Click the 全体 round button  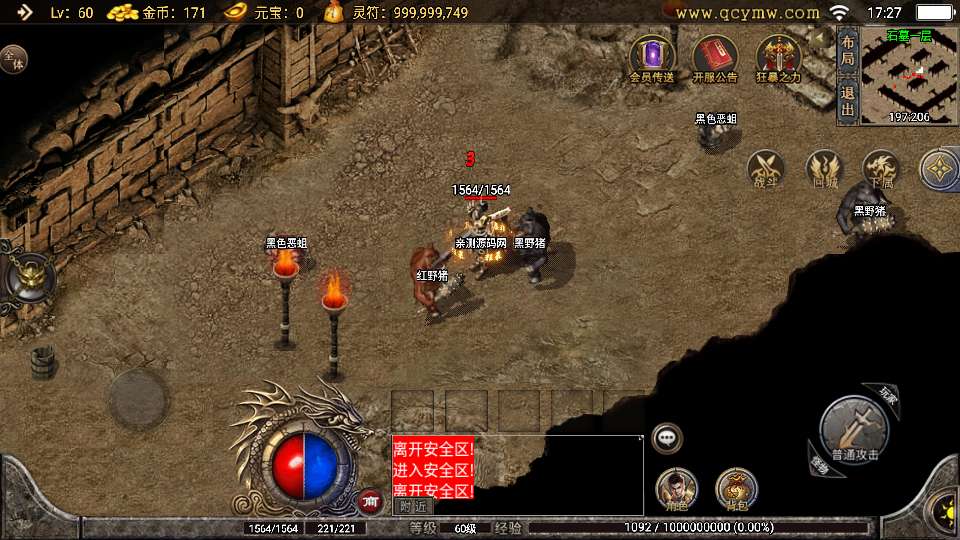(x=13, y=58)
